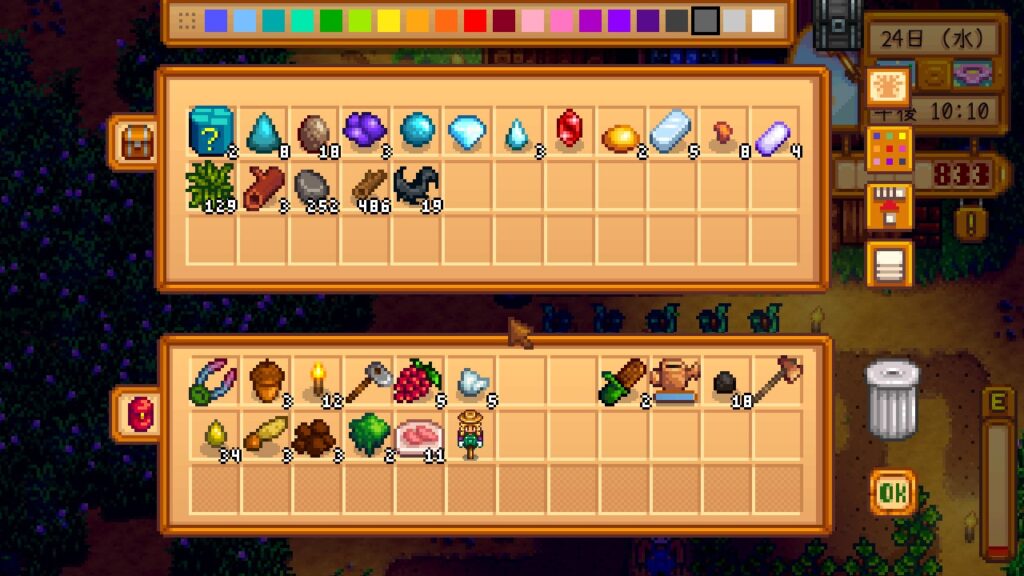Take the stack of 129 fiber

(x=209, y=186)
